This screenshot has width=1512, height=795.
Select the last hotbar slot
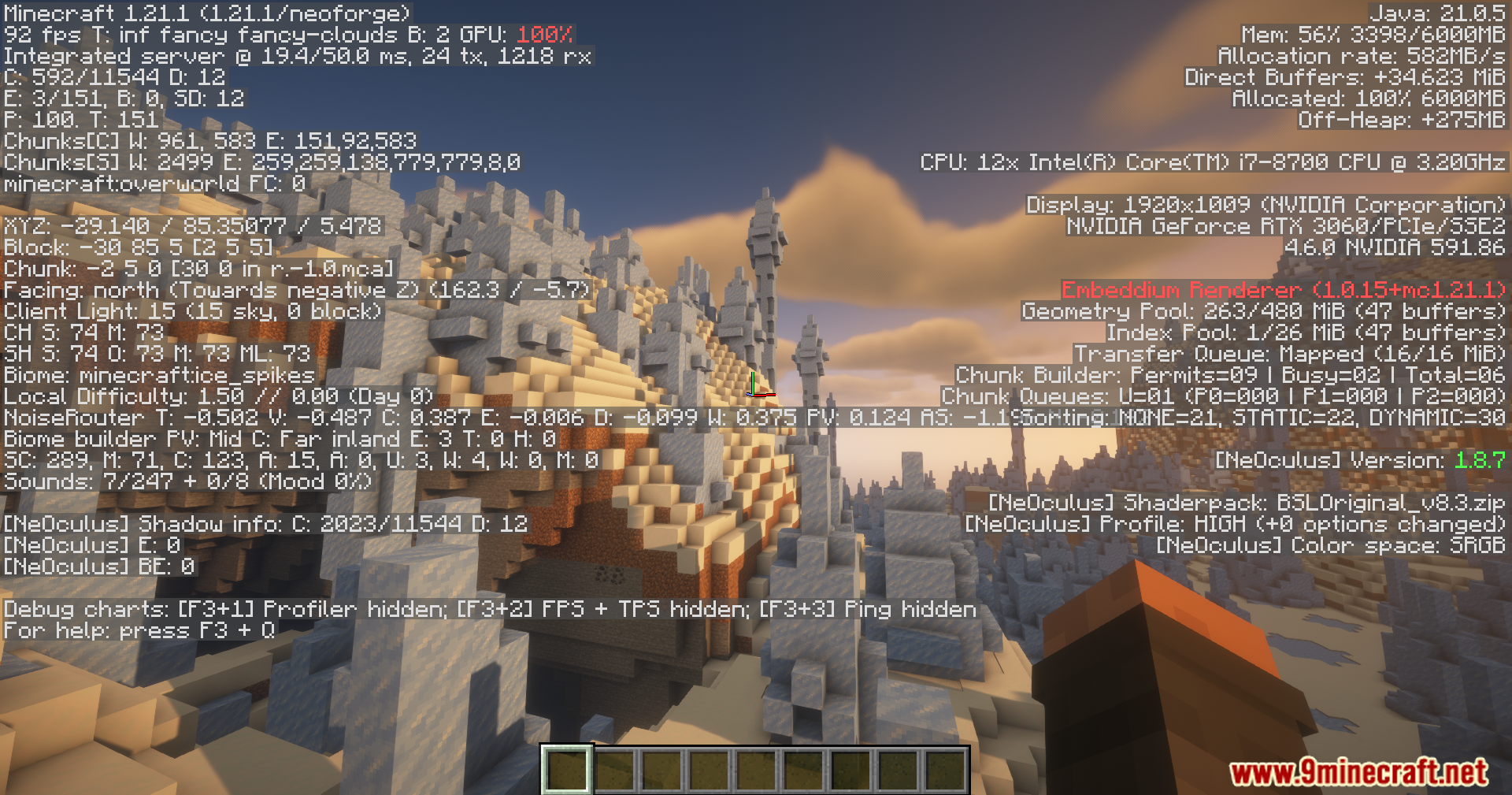tap(946, 772)
